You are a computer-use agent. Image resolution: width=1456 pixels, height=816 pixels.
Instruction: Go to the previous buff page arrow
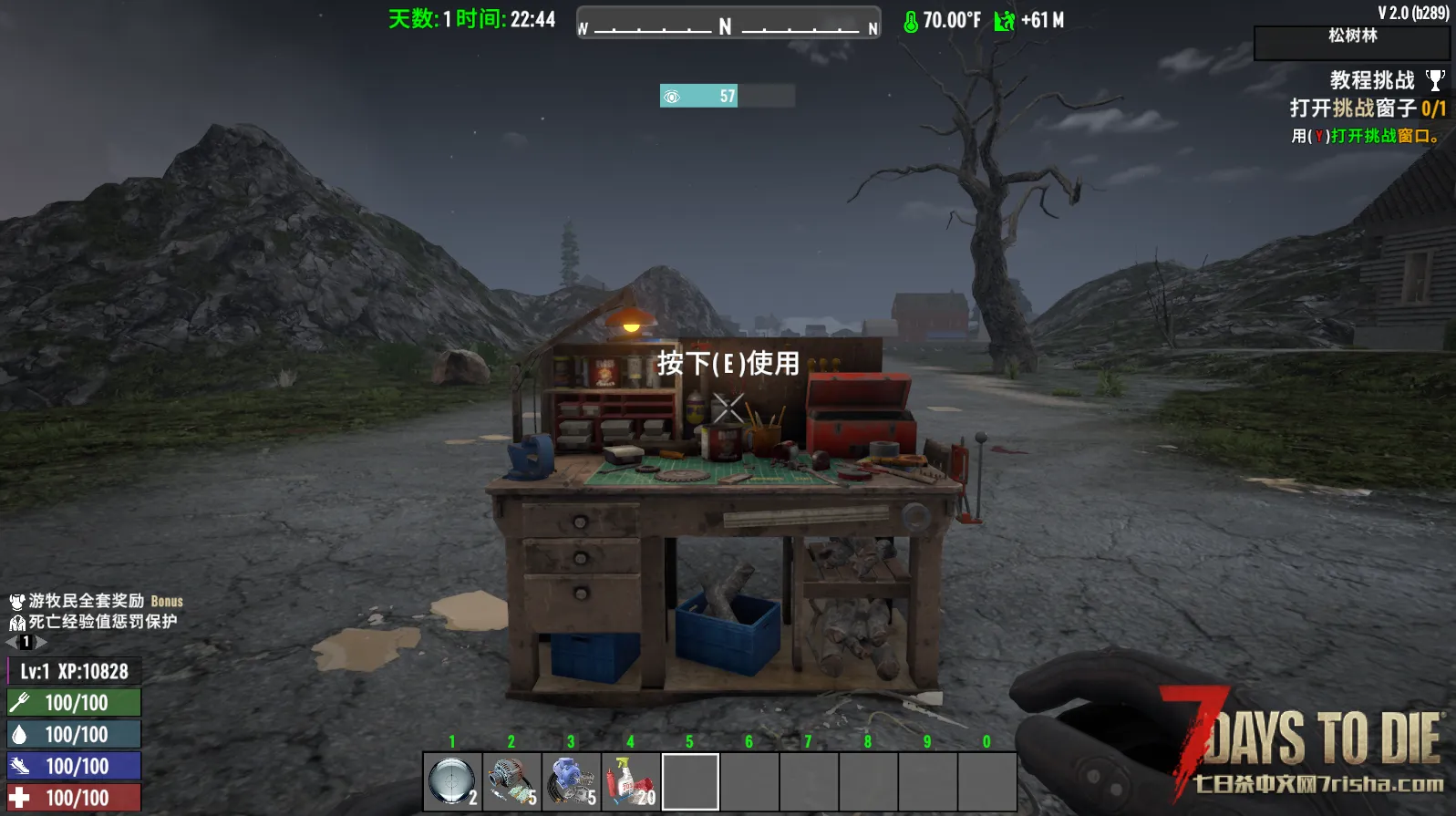tap(11, 642)
